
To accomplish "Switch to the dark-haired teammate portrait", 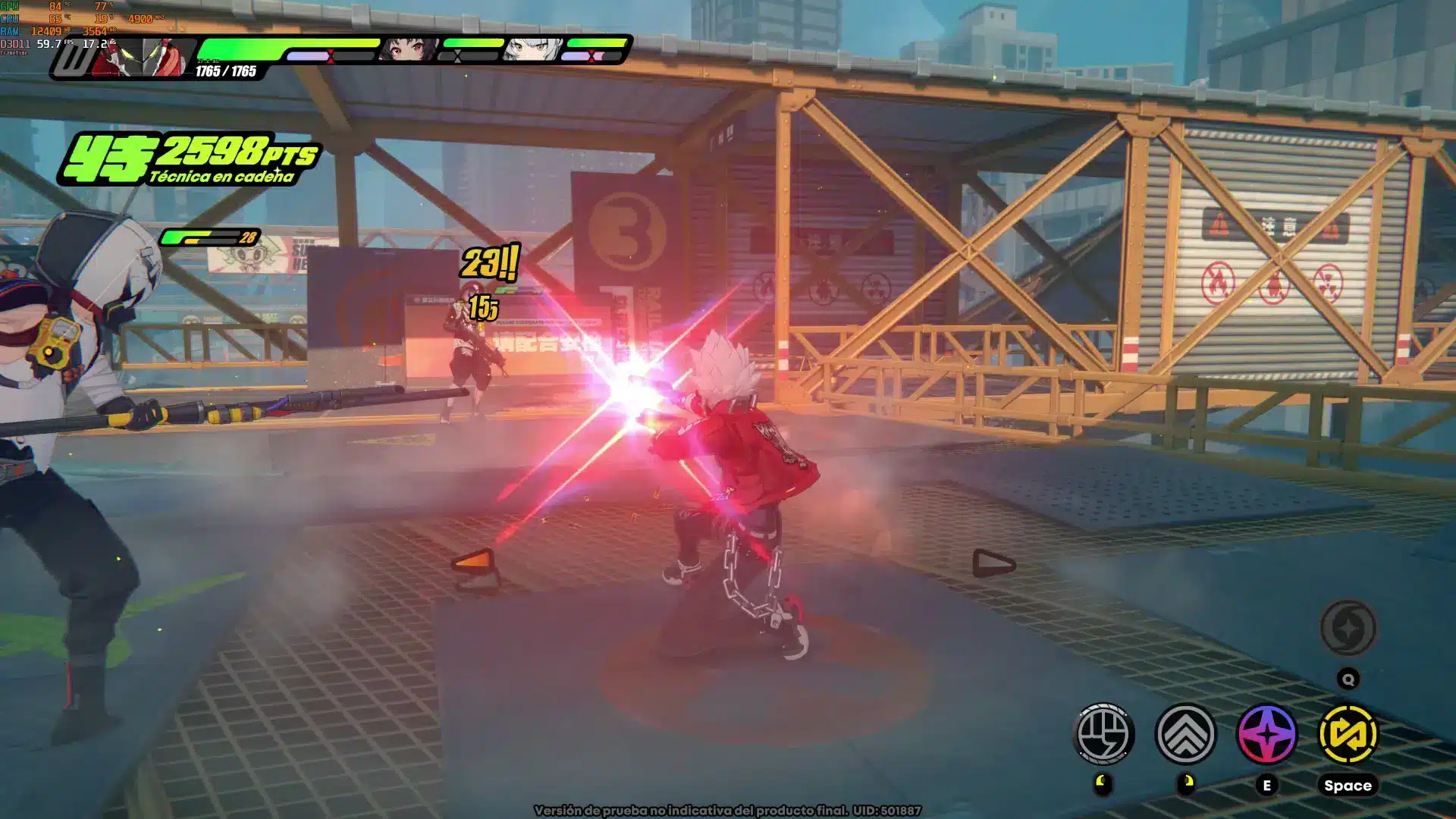I will click(x=407, y=50).
